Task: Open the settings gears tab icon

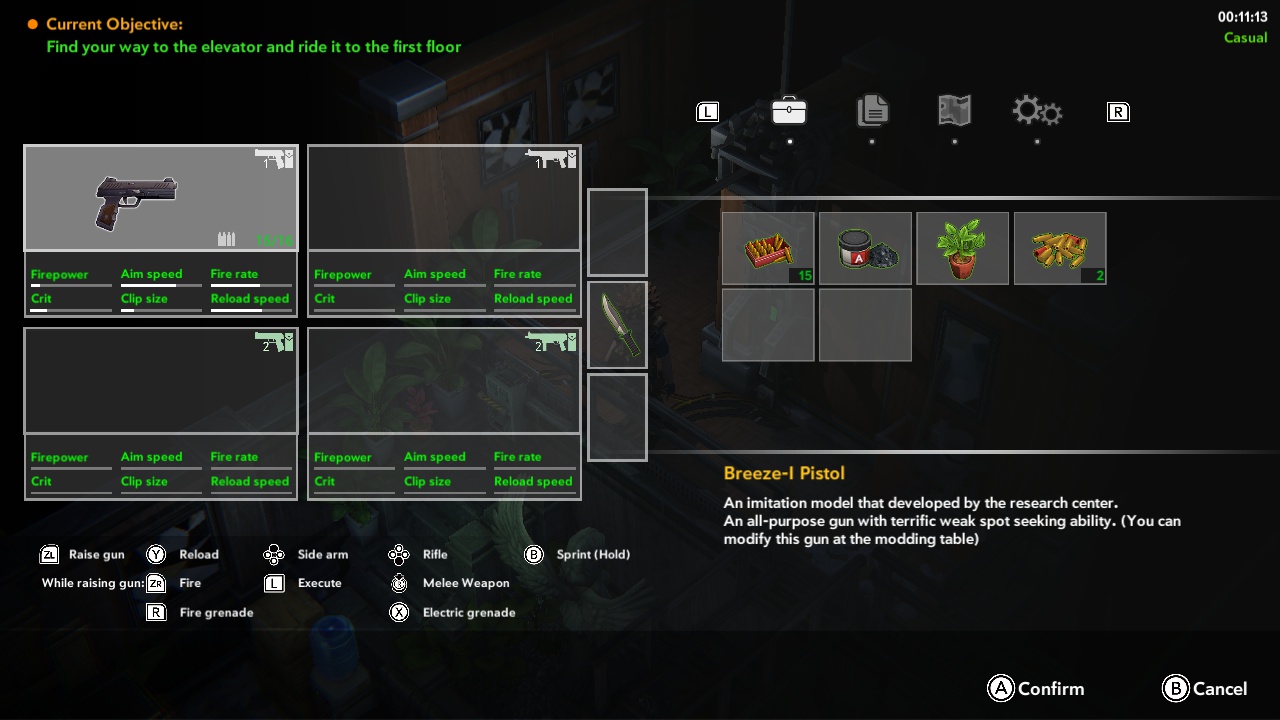Action: 1036,111
